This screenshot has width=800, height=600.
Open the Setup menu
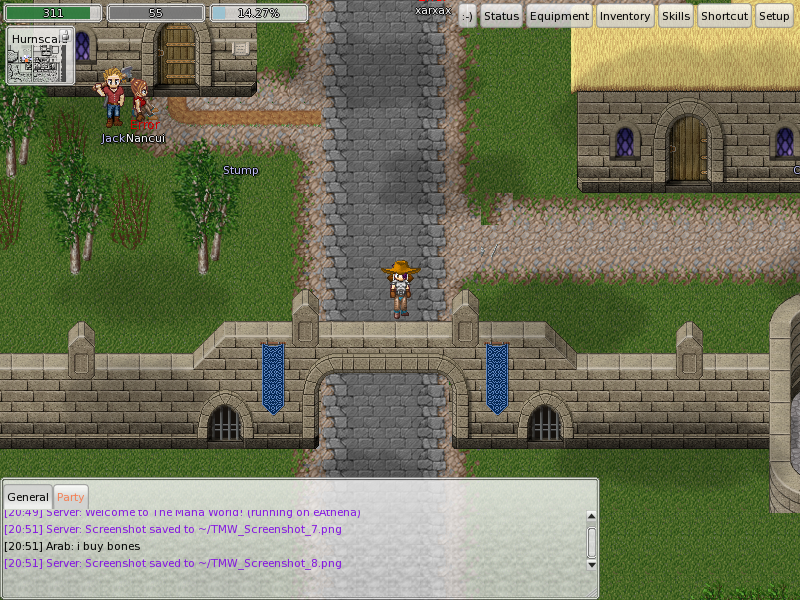point(774,16)
